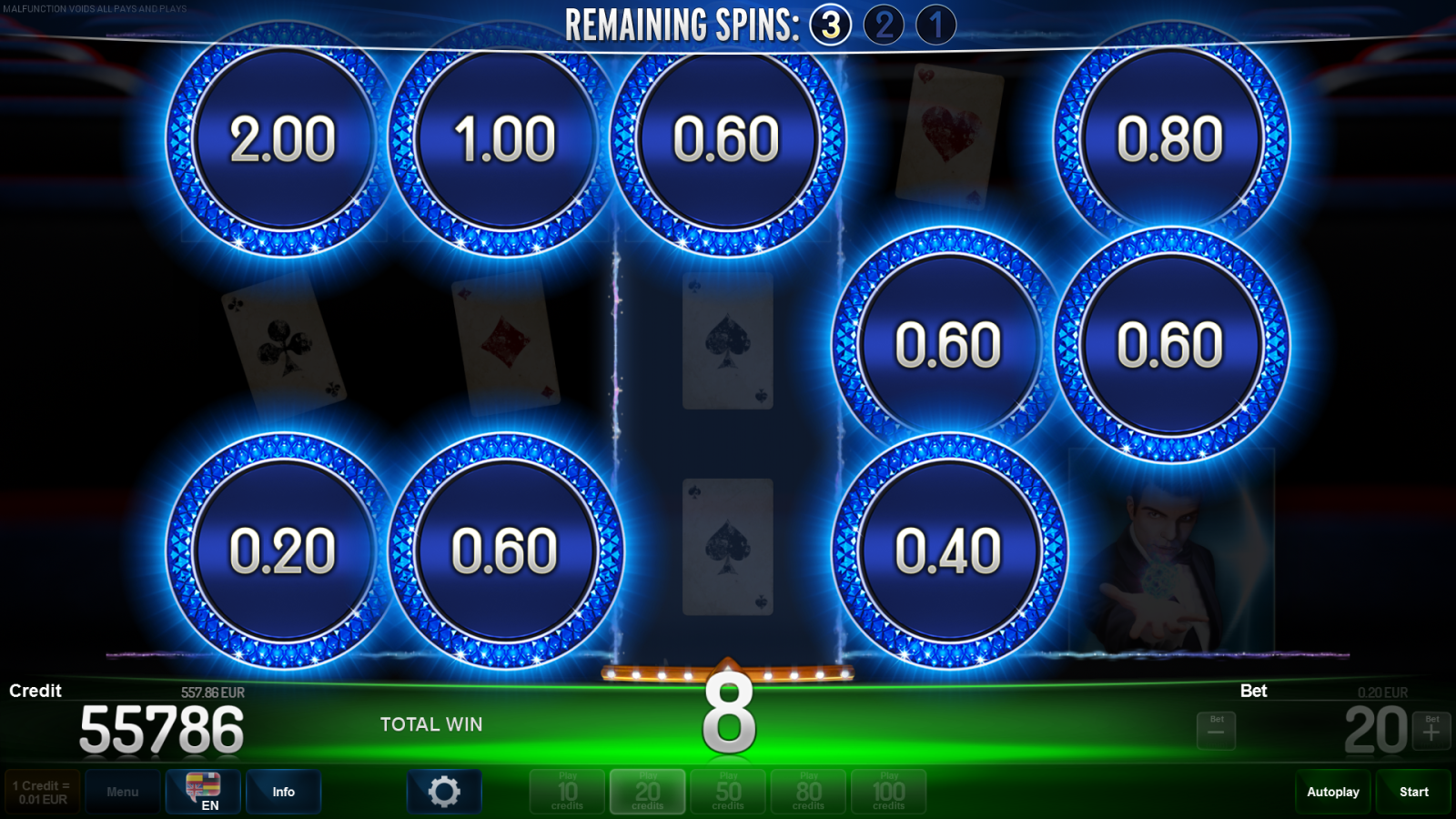Open the EN language selector

(x=202, y=791)
